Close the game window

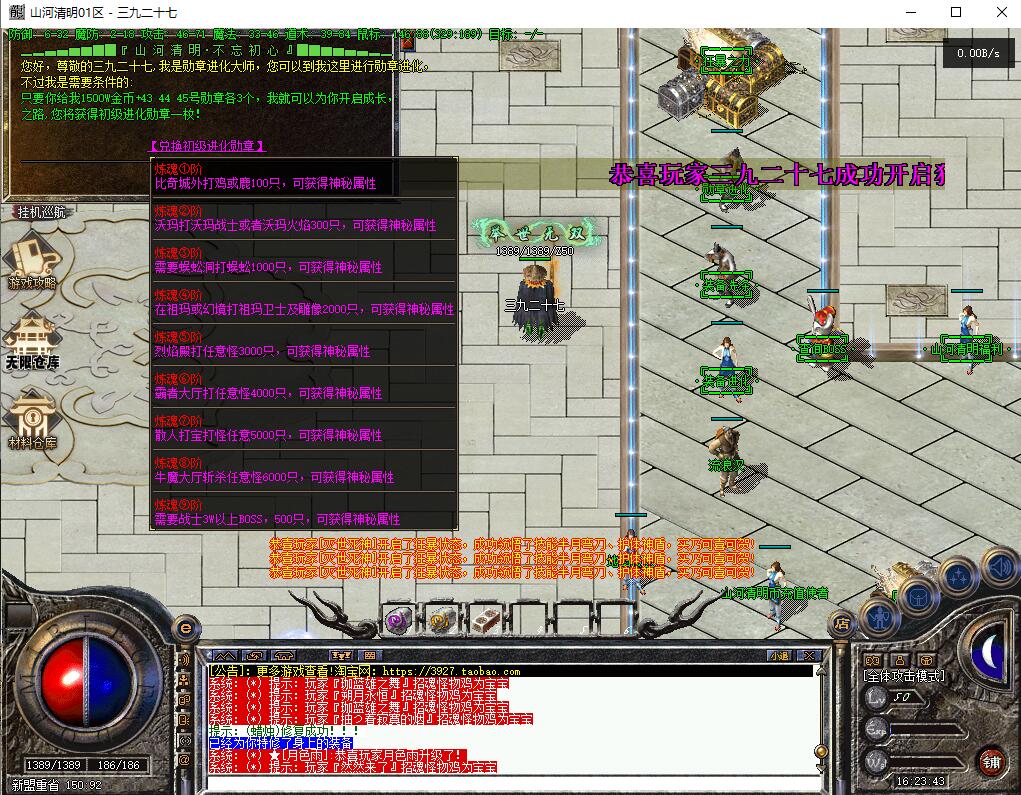(x=1001, y=12)
